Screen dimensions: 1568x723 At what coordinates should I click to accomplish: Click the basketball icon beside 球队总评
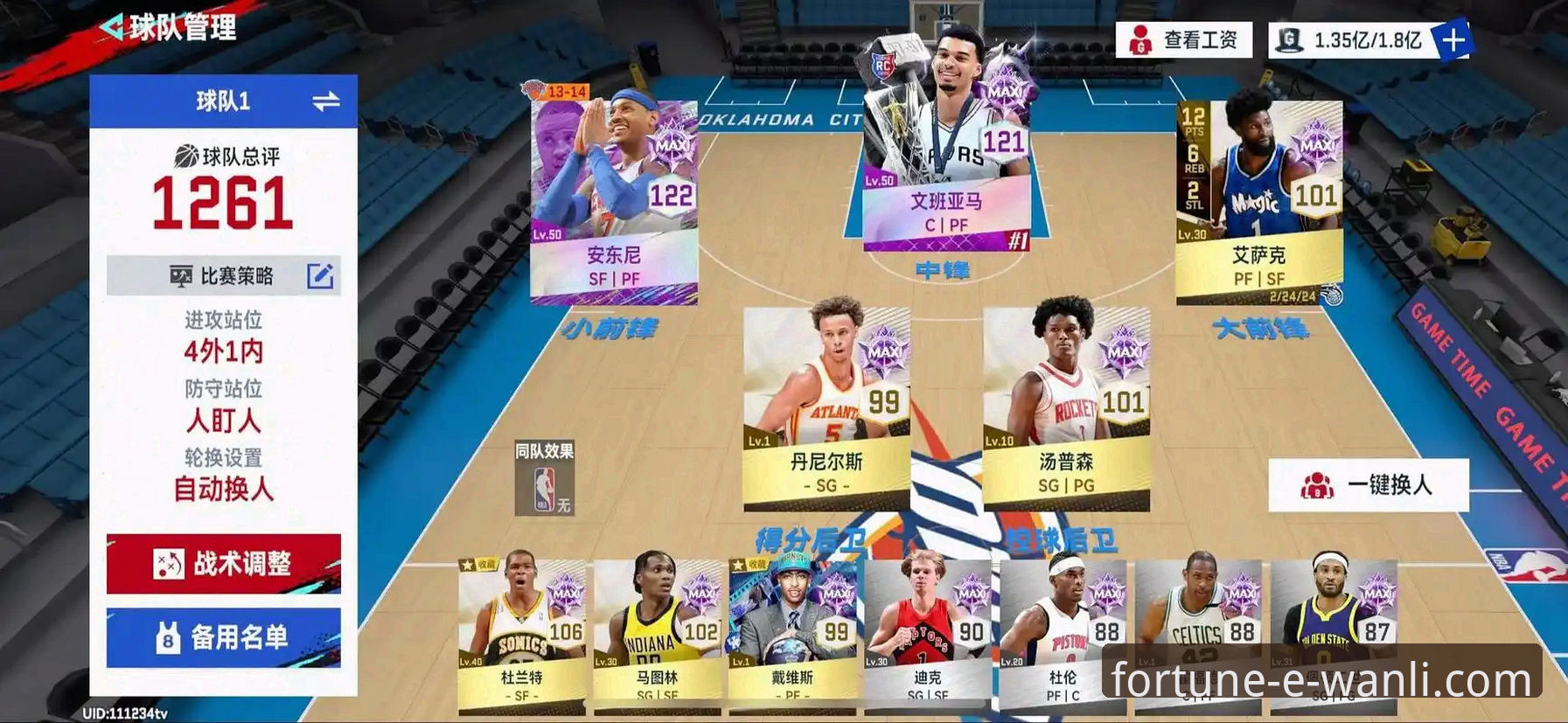[186, 156]
